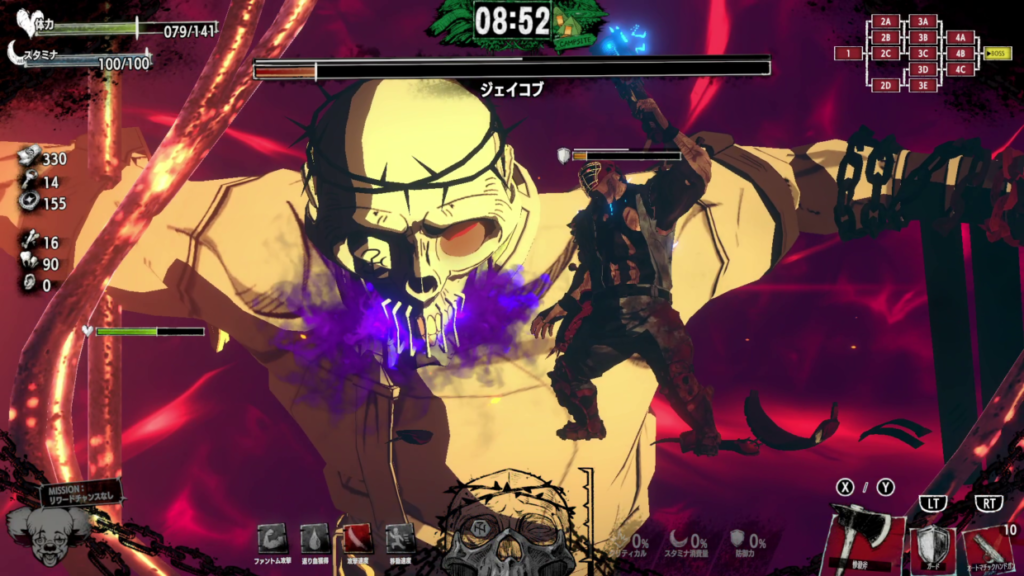Viewport: 1024px width, 576px height.
Task: Select the automatic handgun slot
Action: point(987,547)
